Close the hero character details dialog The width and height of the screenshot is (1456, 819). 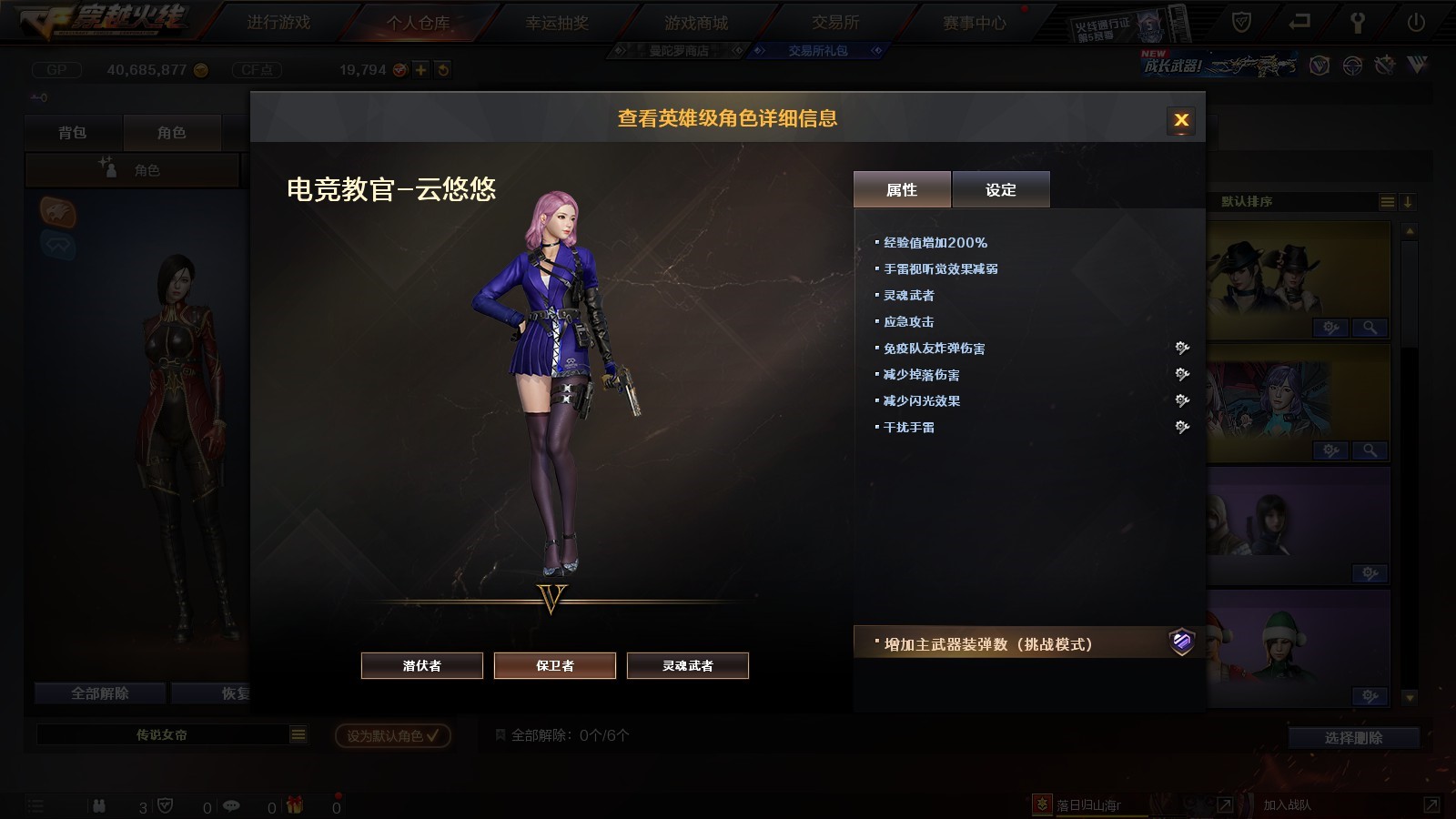coord(1181,120)
